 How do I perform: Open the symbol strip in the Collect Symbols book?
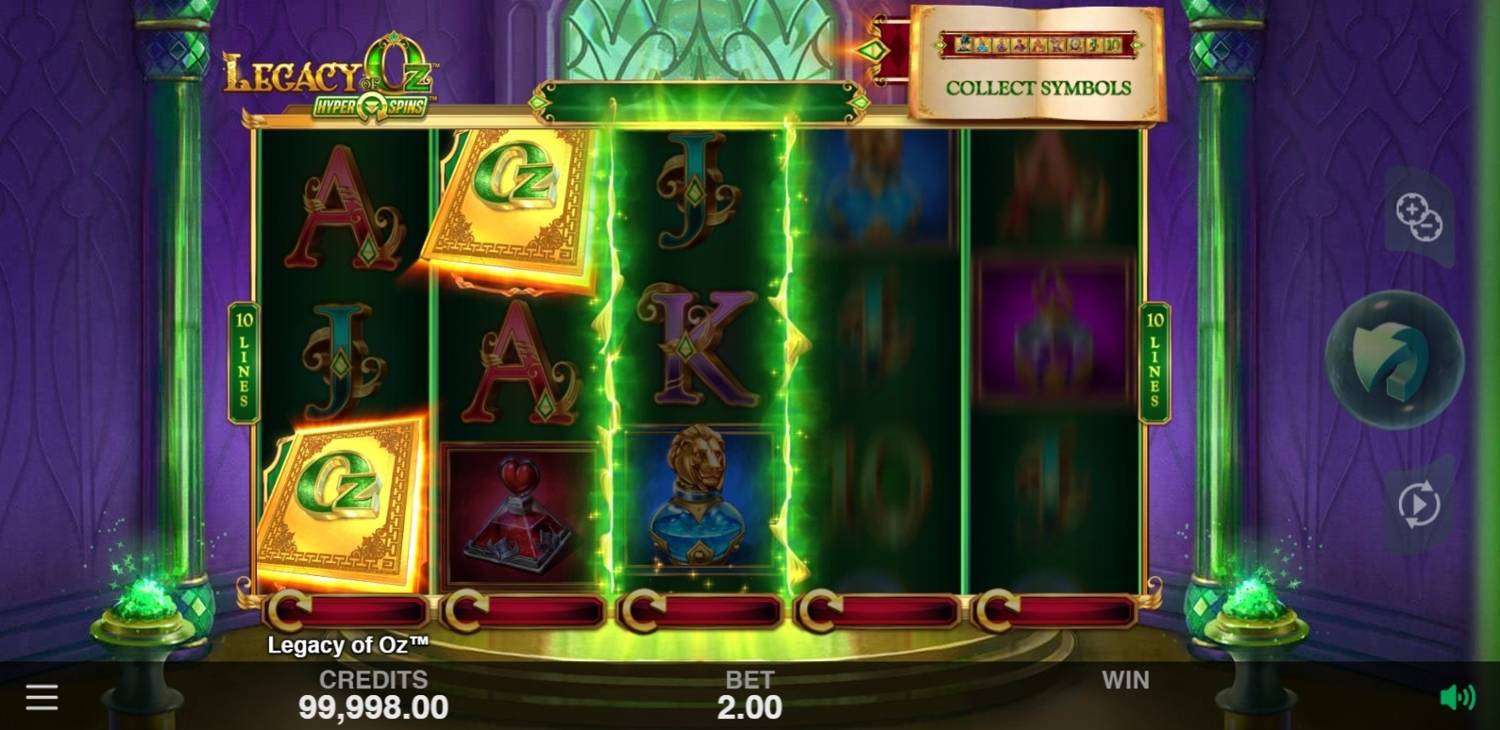(1040, 42)
